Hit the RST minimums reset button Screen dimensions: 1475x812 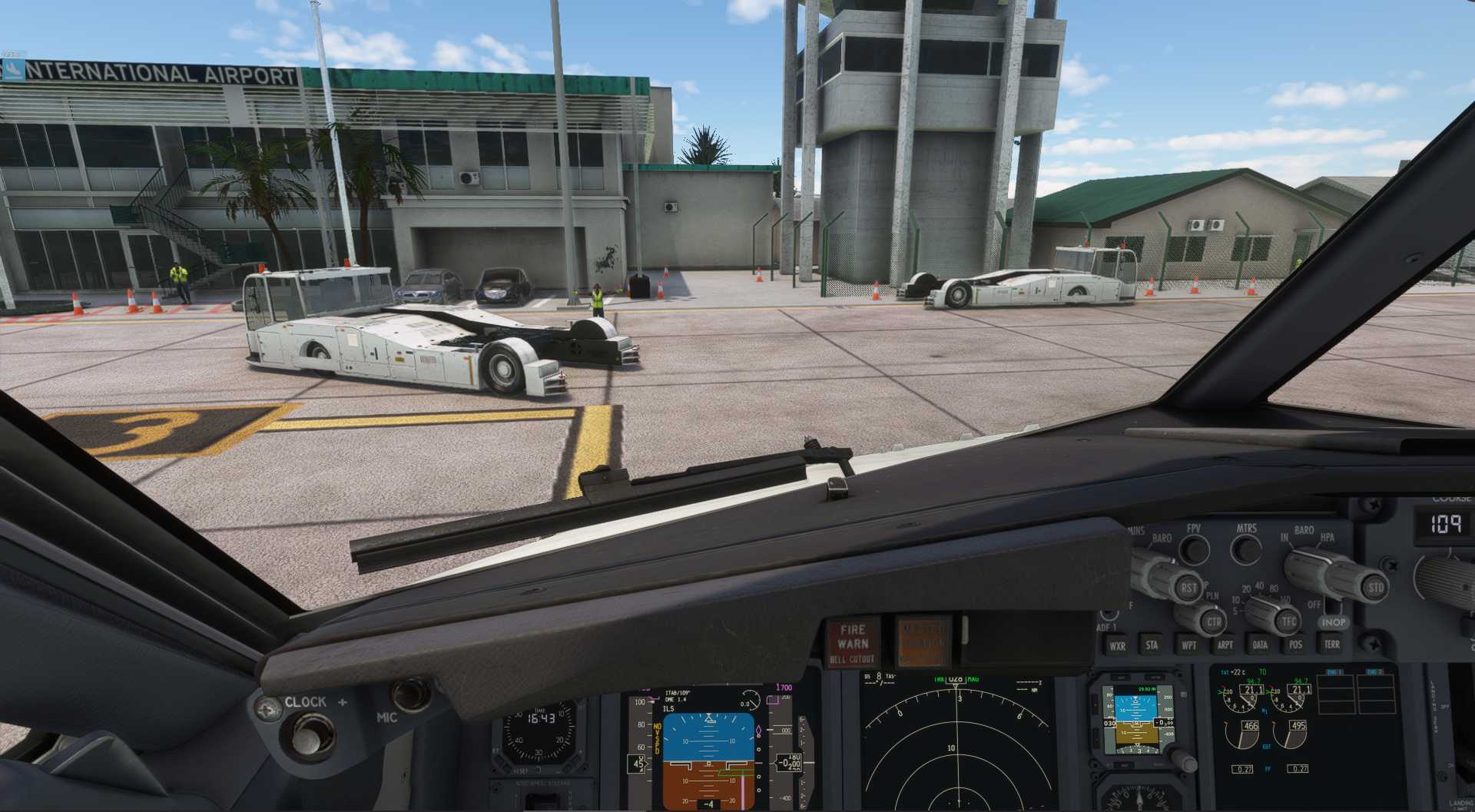coord(1188,588)
